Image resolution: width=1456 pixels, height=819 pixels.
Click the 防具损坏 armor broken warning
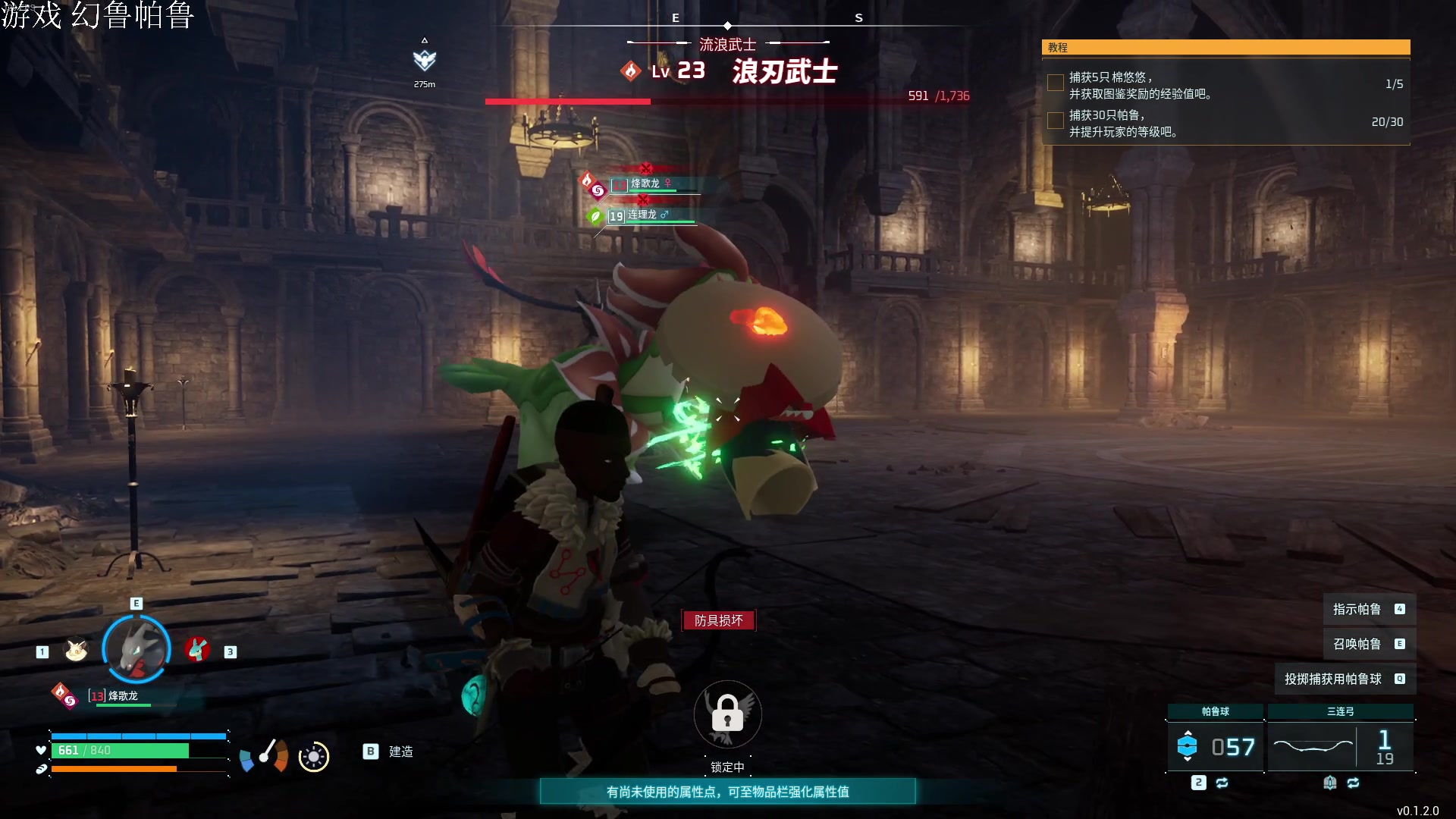719,621
